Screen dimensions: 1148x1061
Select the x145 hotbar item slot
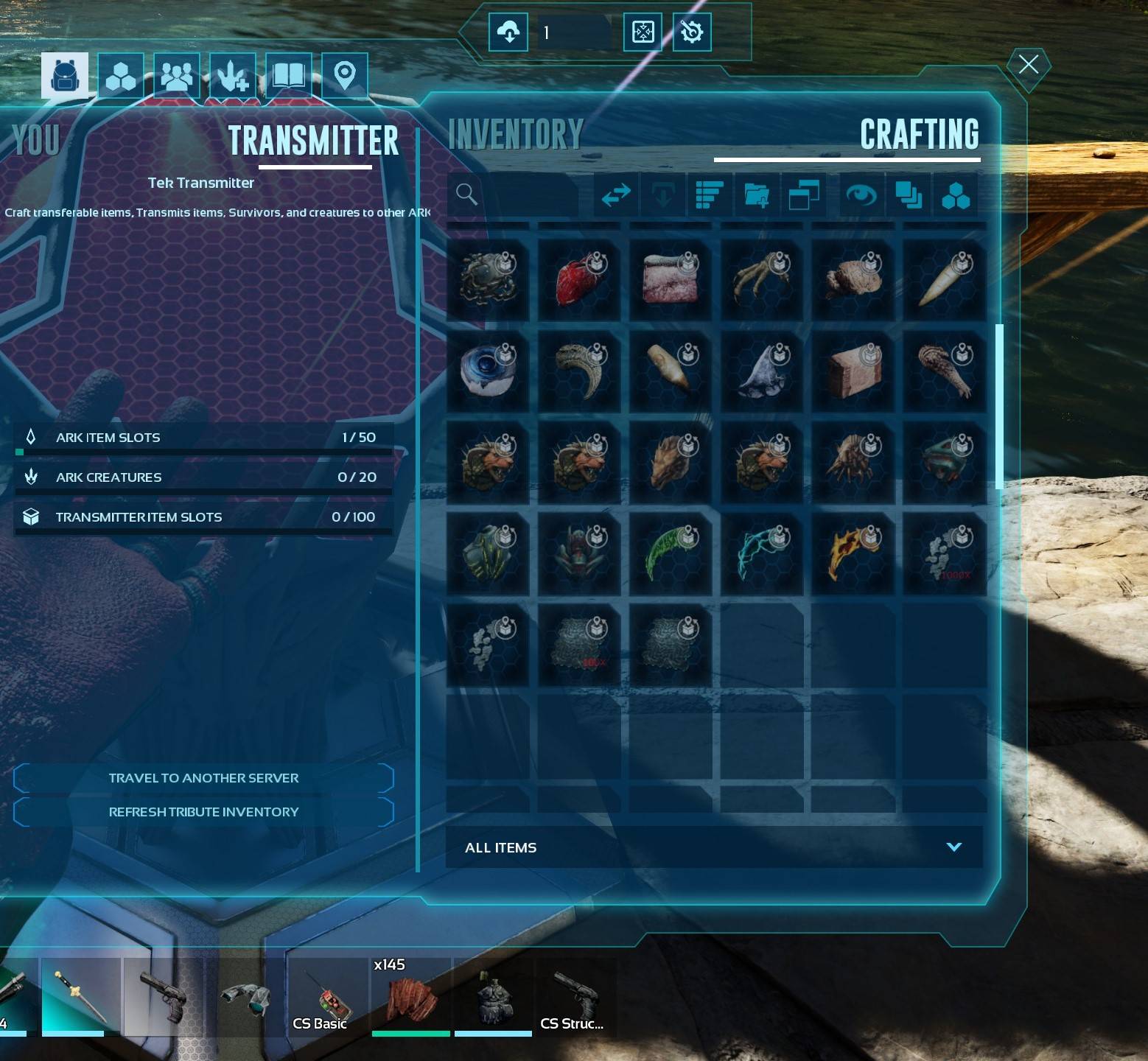tap(410, 998)
